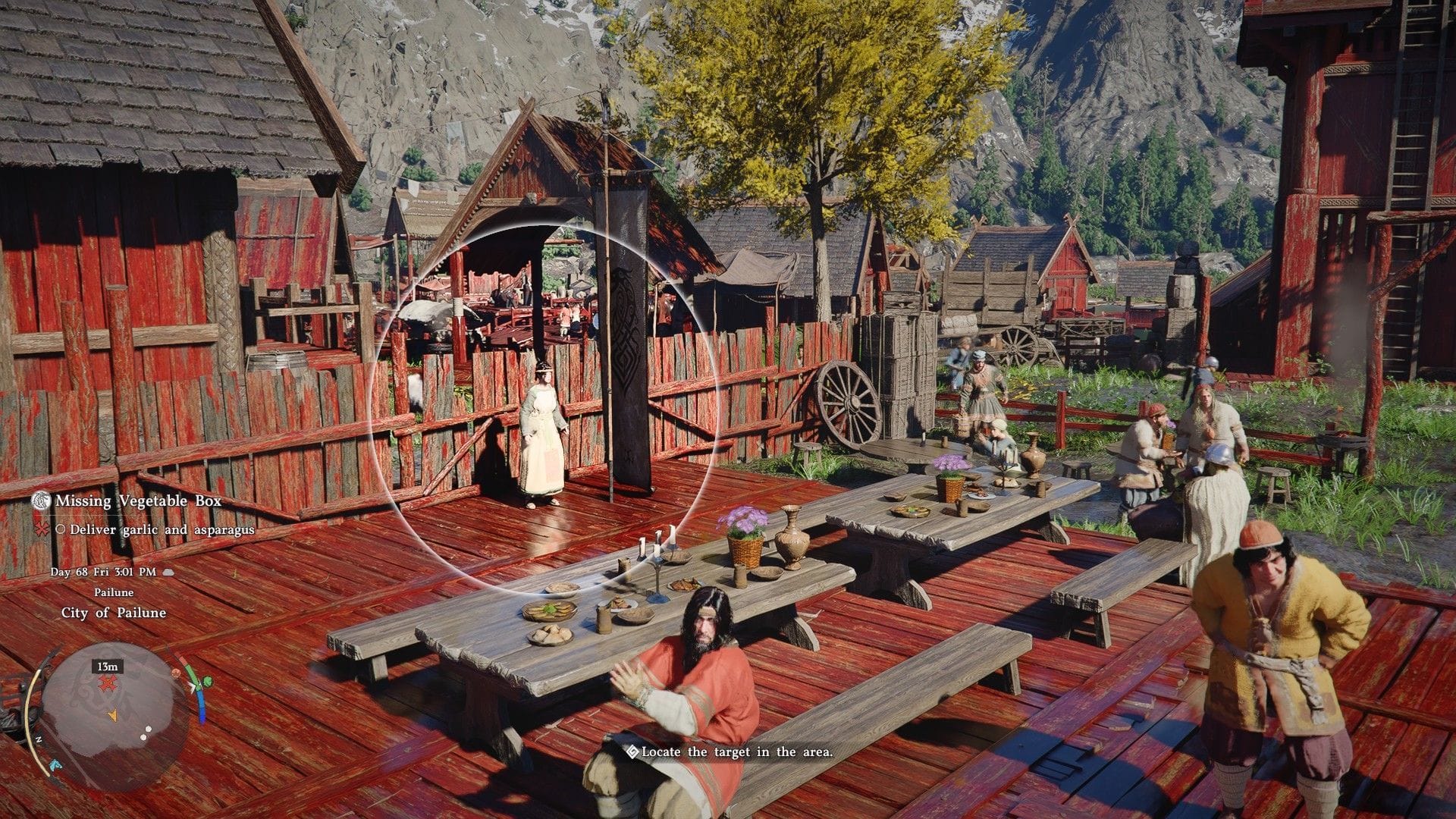Click the City of Pailune location label

click(114, 613)
